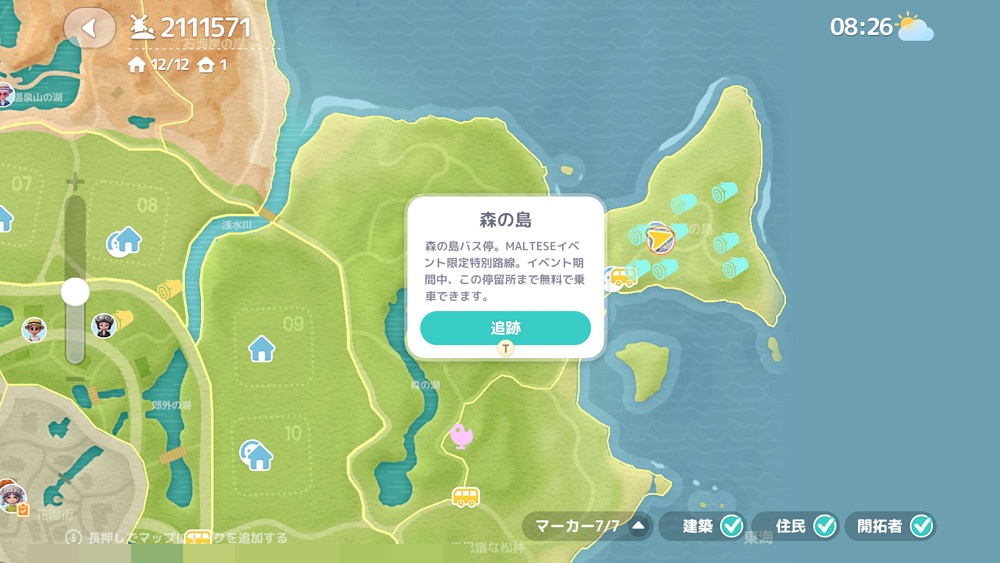Select the house marker in plot 09
The width and height of the screenshot is (1000, 563).
(x=261, y=348)
